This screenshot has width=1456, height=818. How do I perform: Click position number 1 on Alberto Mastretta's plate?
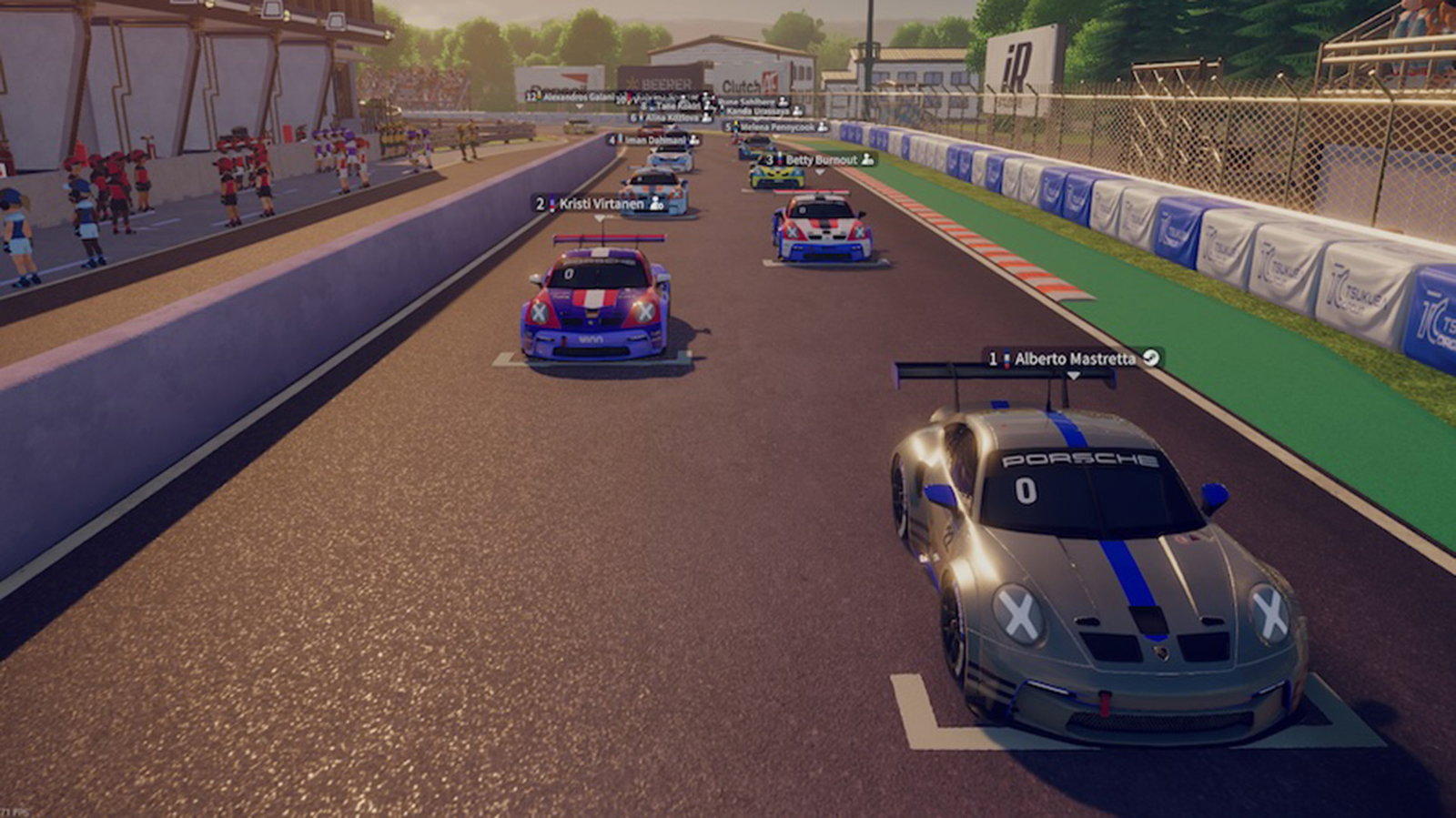click(x=993, y=359)
